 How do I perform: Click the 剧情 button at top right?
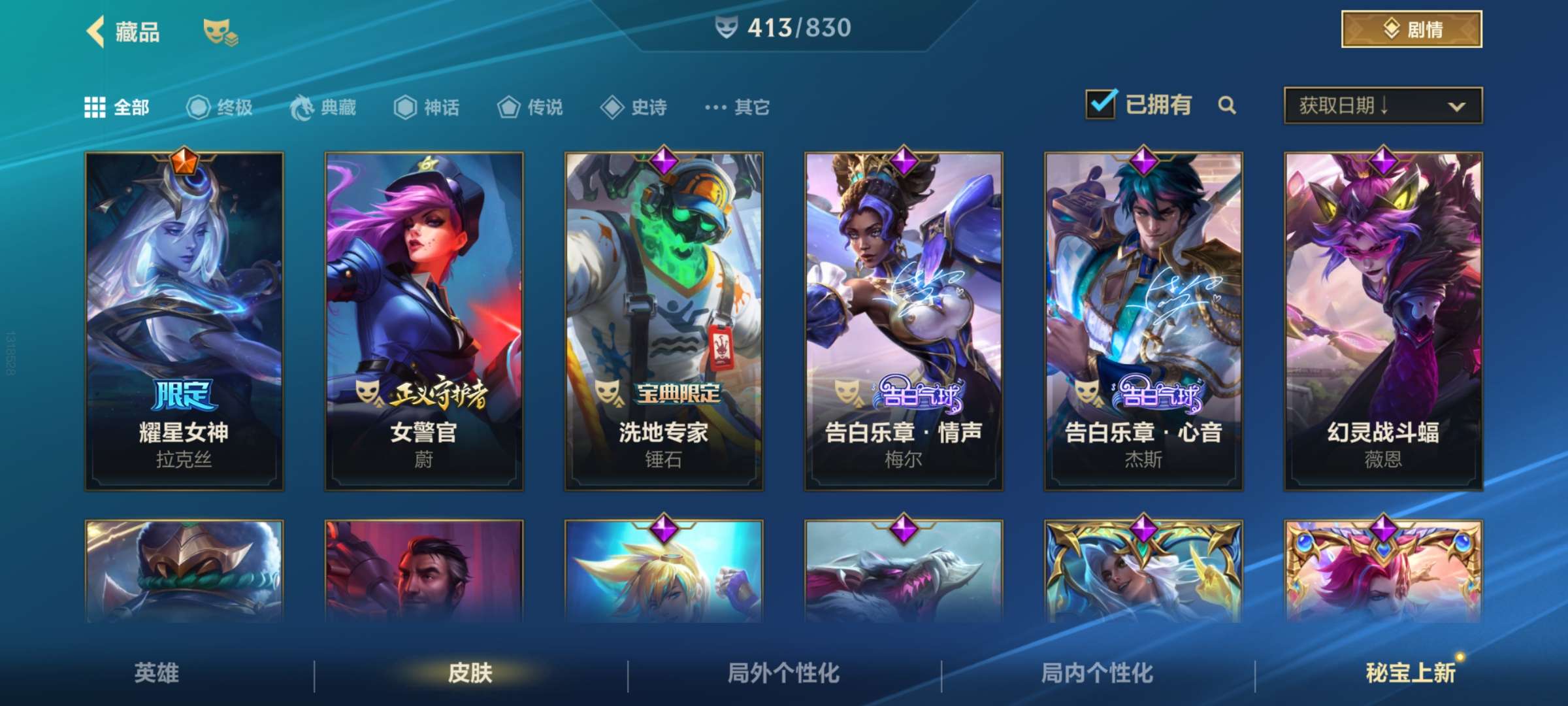(1410, 29)
